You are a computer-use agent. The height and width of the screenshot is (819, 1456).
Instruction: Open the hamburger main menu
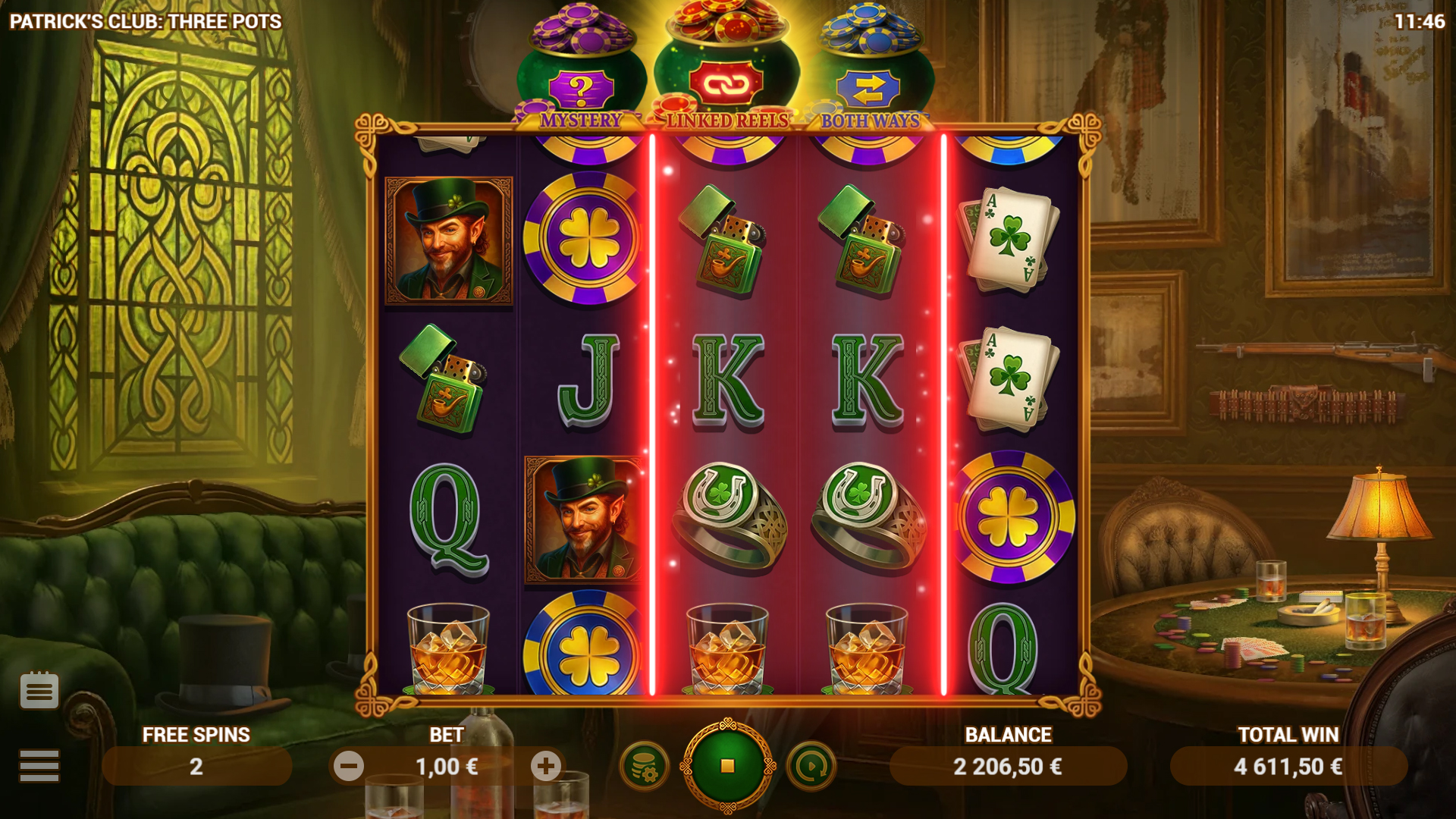(x=39, y=765)
